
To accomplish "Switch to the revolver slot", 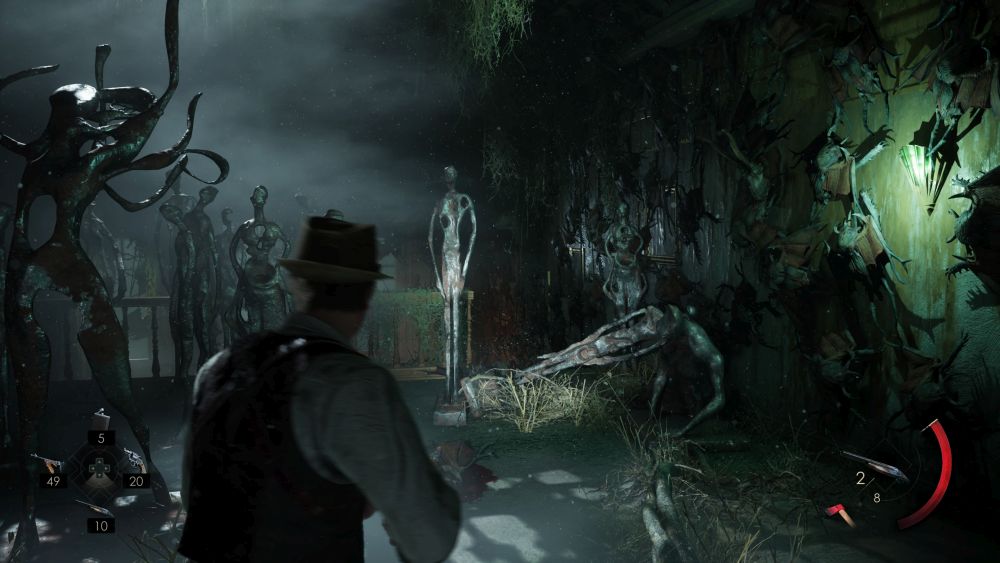I will (x=132, y=461).
